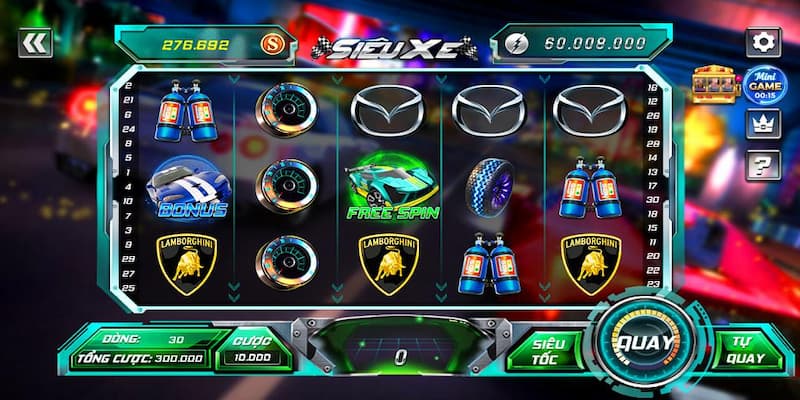Open the DÒNG paylines selector

[x=140, y=337]
